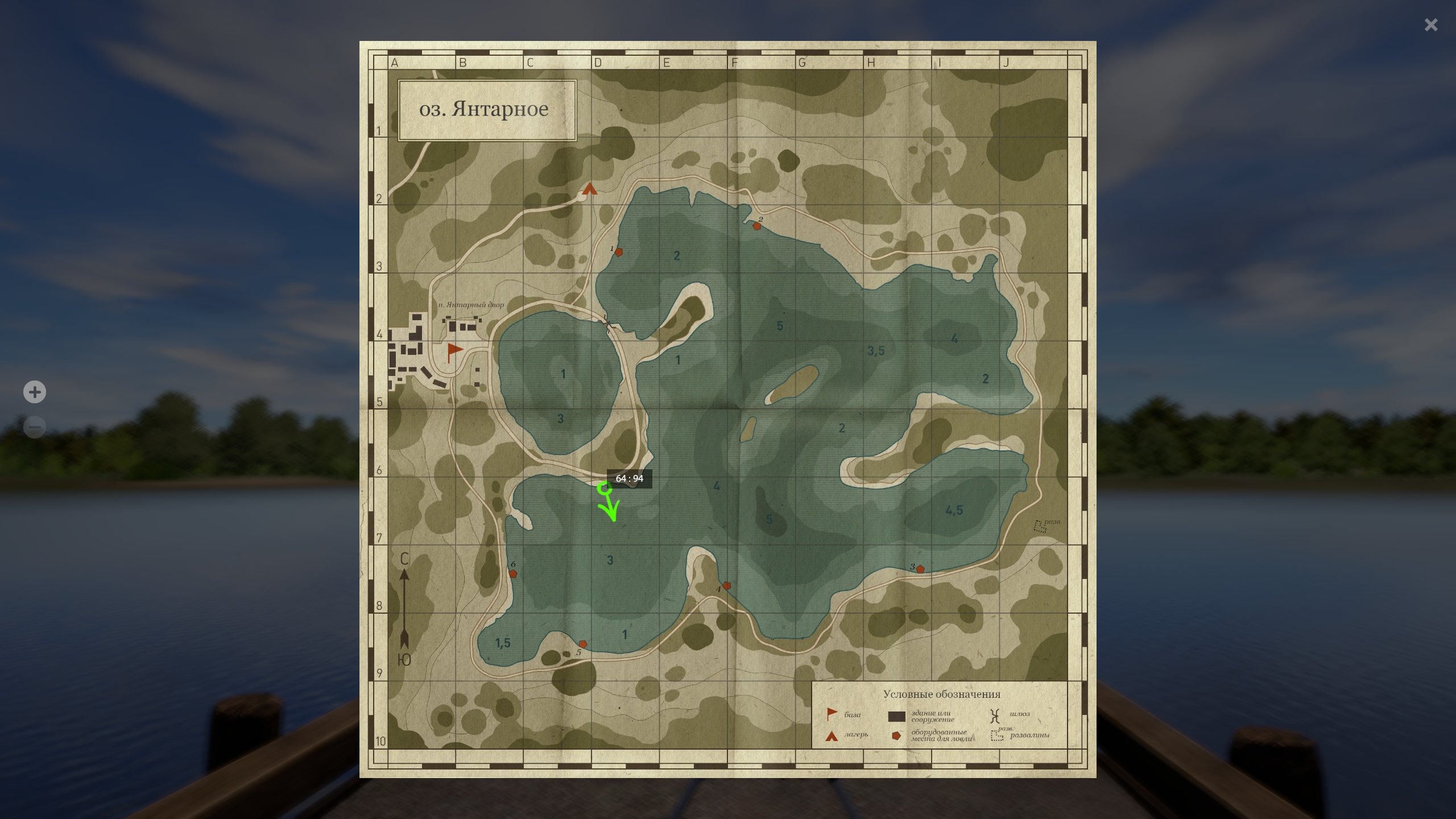Choose equipped fishing spot number 3
This screenshot has height=819, width=1456.
click(920, 569)
